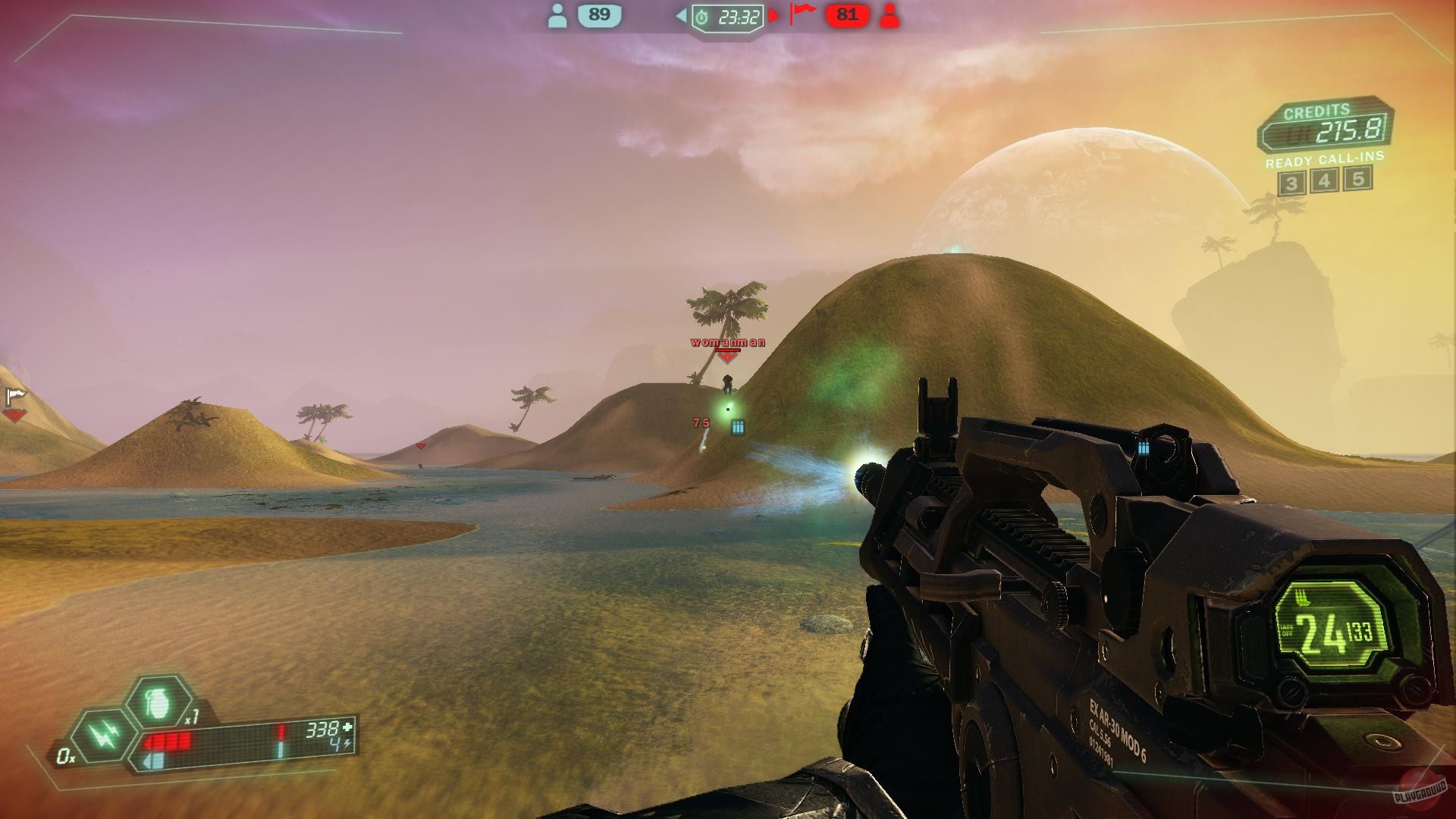This screenshot has height=819, width=1456.
Task: Open call-in slot 4
Action: pos(1324,182)
